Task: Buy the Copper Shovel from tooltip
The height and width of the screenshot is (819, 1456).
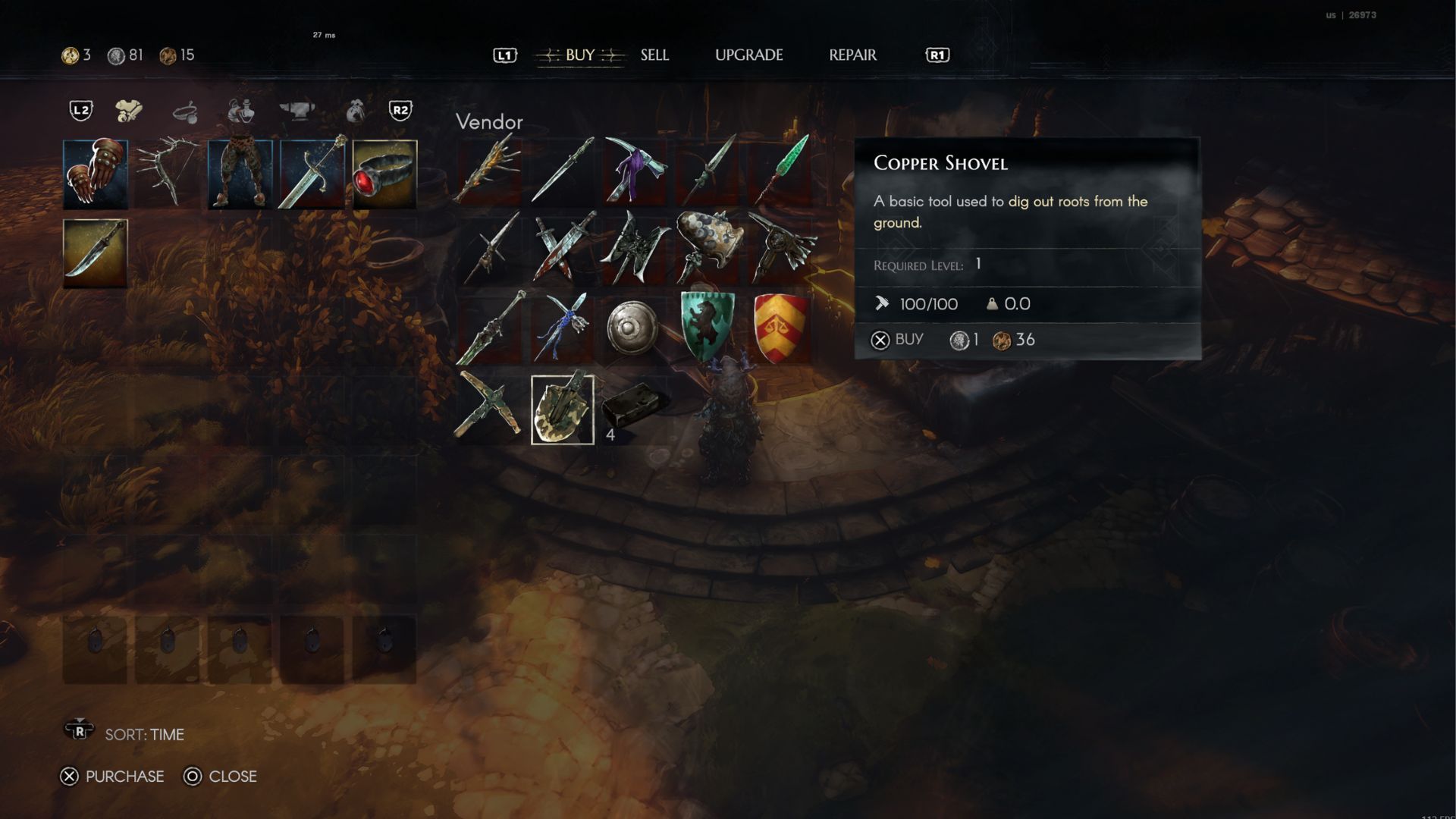Action: 899,340
